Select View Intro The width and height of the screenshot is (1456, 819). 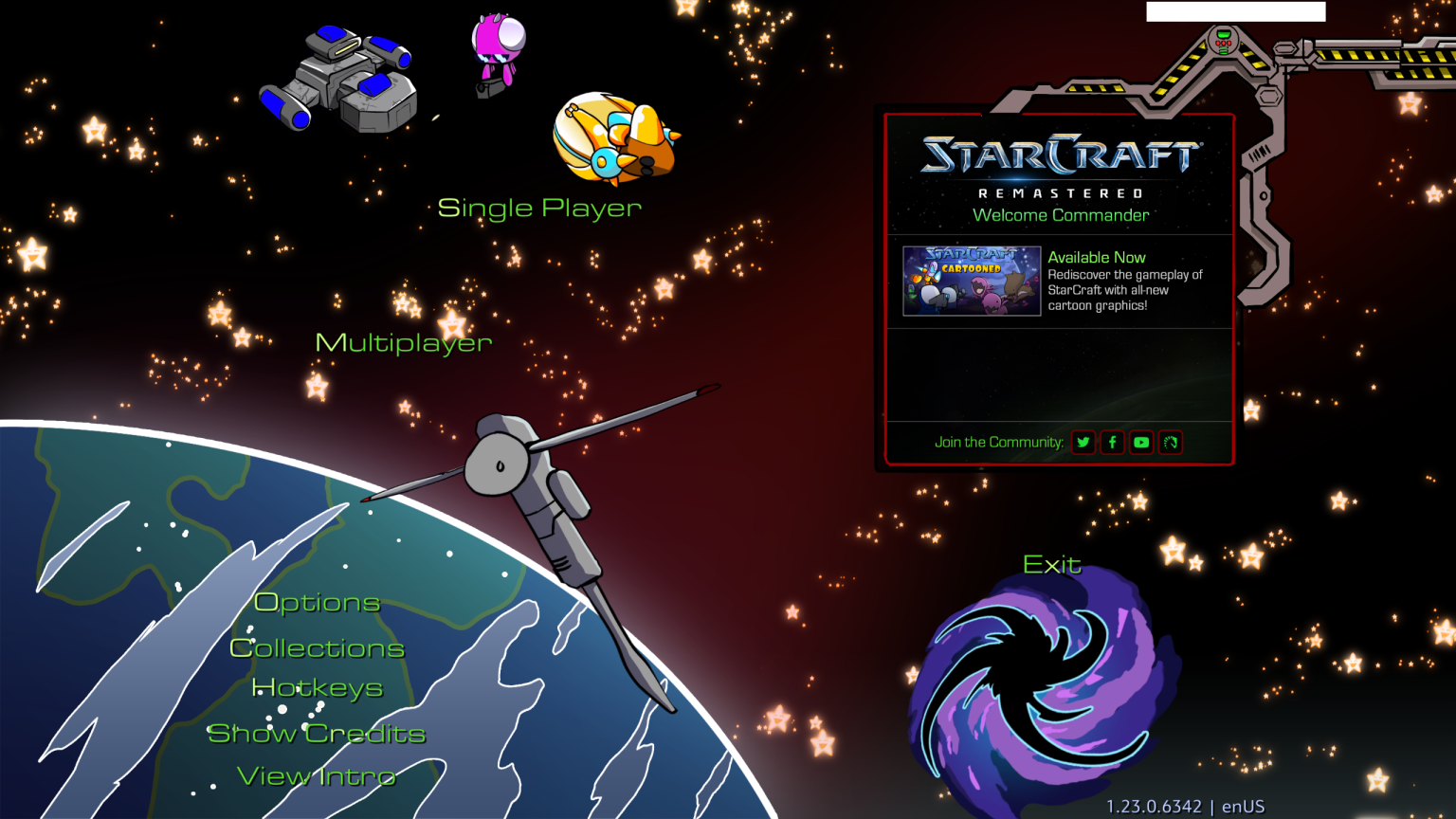point(317,775)
